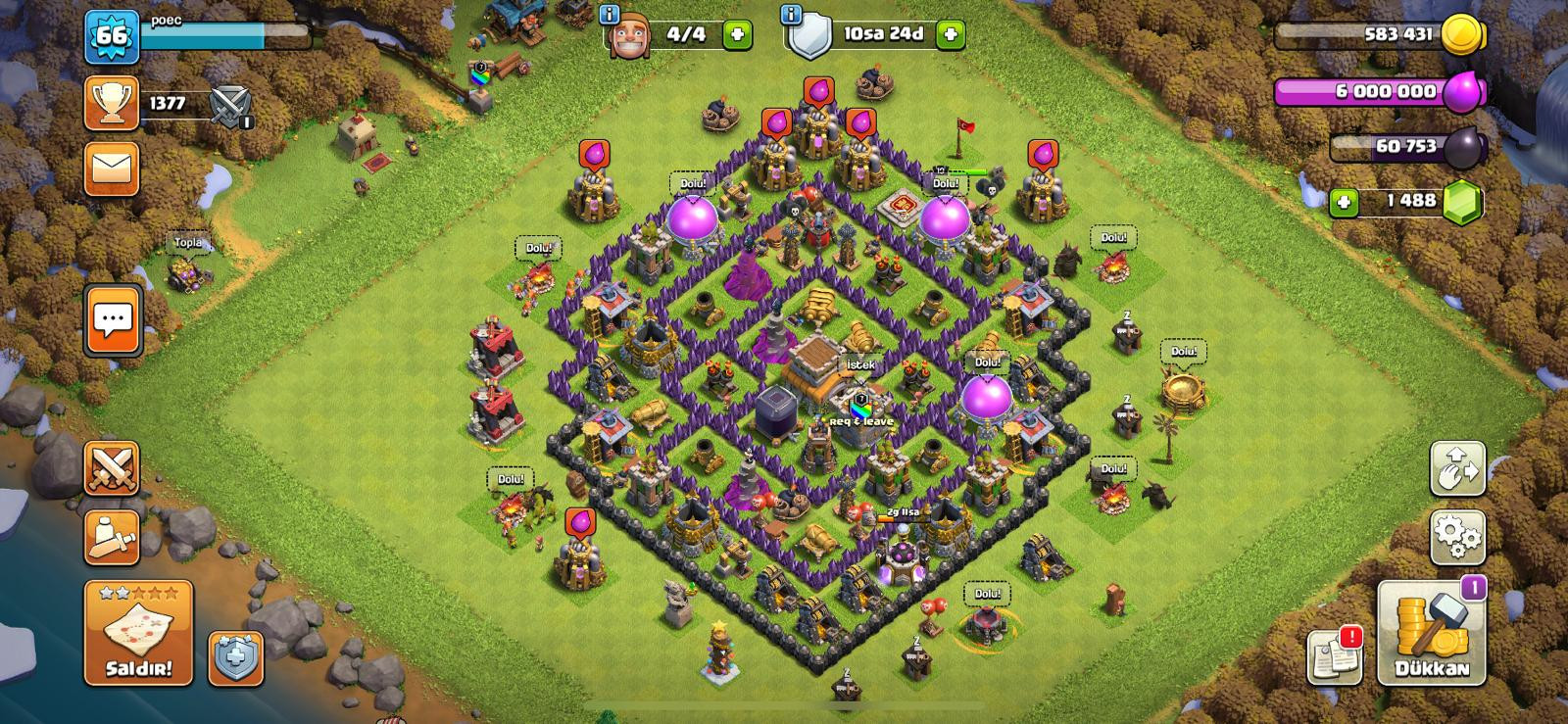Screen dimensions: 1568x724
Task: View the trophy league button
Action: point(112,103)
